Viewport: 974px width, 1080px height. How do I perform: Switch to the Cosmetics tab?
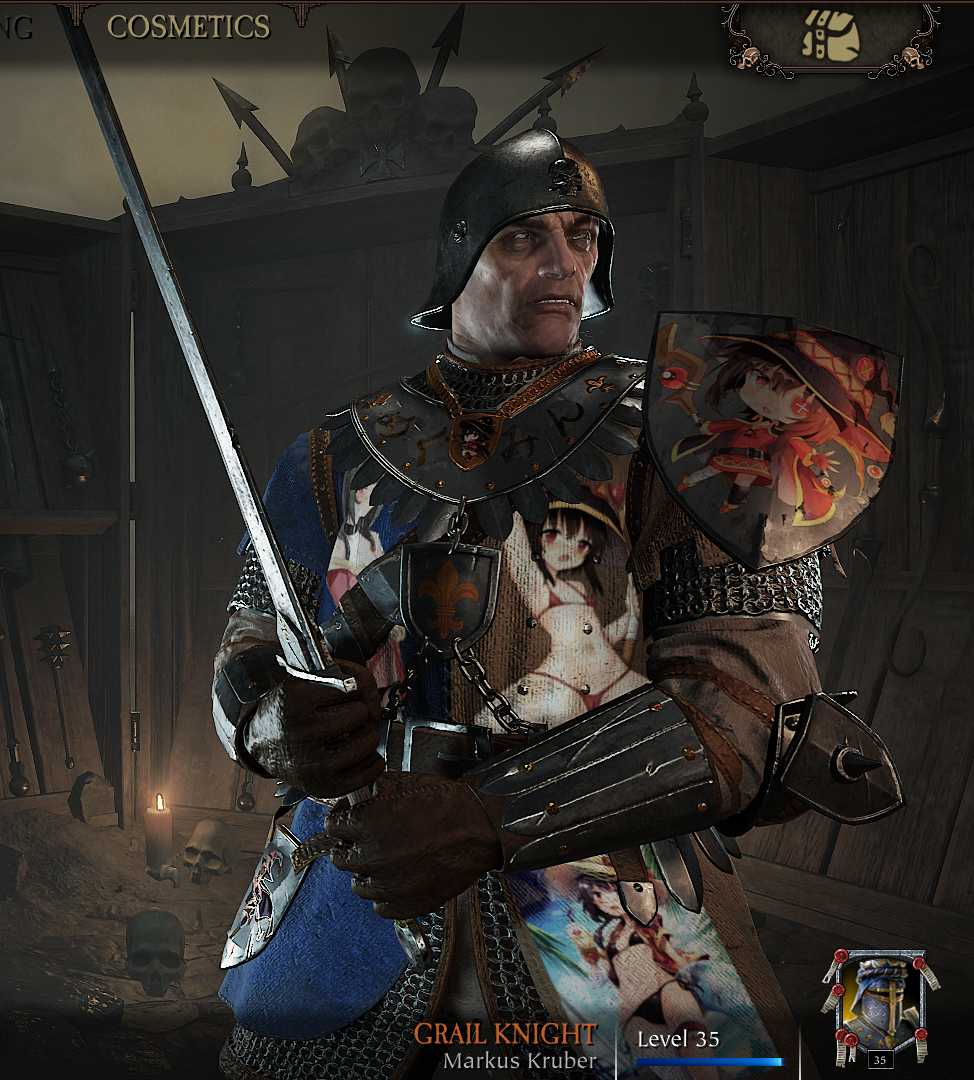188,27
